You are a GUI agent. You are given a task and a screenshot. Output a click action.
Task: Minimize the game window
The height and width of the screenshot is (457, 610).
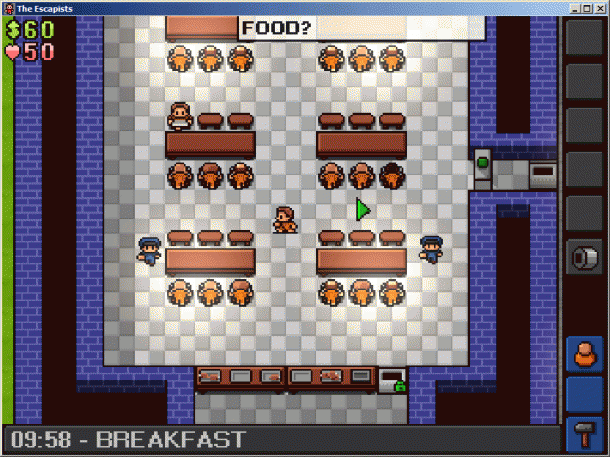click(x=572, y=8)
